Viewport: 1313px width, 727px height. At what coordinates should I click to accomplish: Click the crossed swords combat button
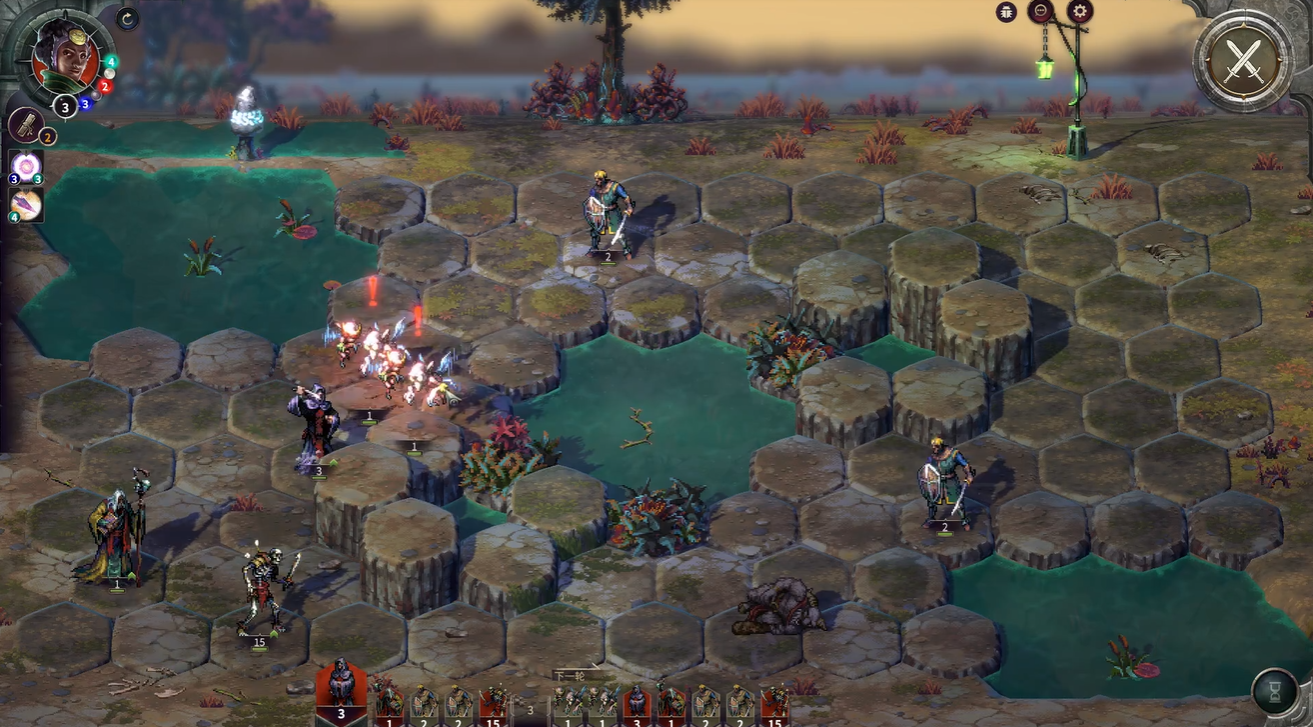[1244, 60]
